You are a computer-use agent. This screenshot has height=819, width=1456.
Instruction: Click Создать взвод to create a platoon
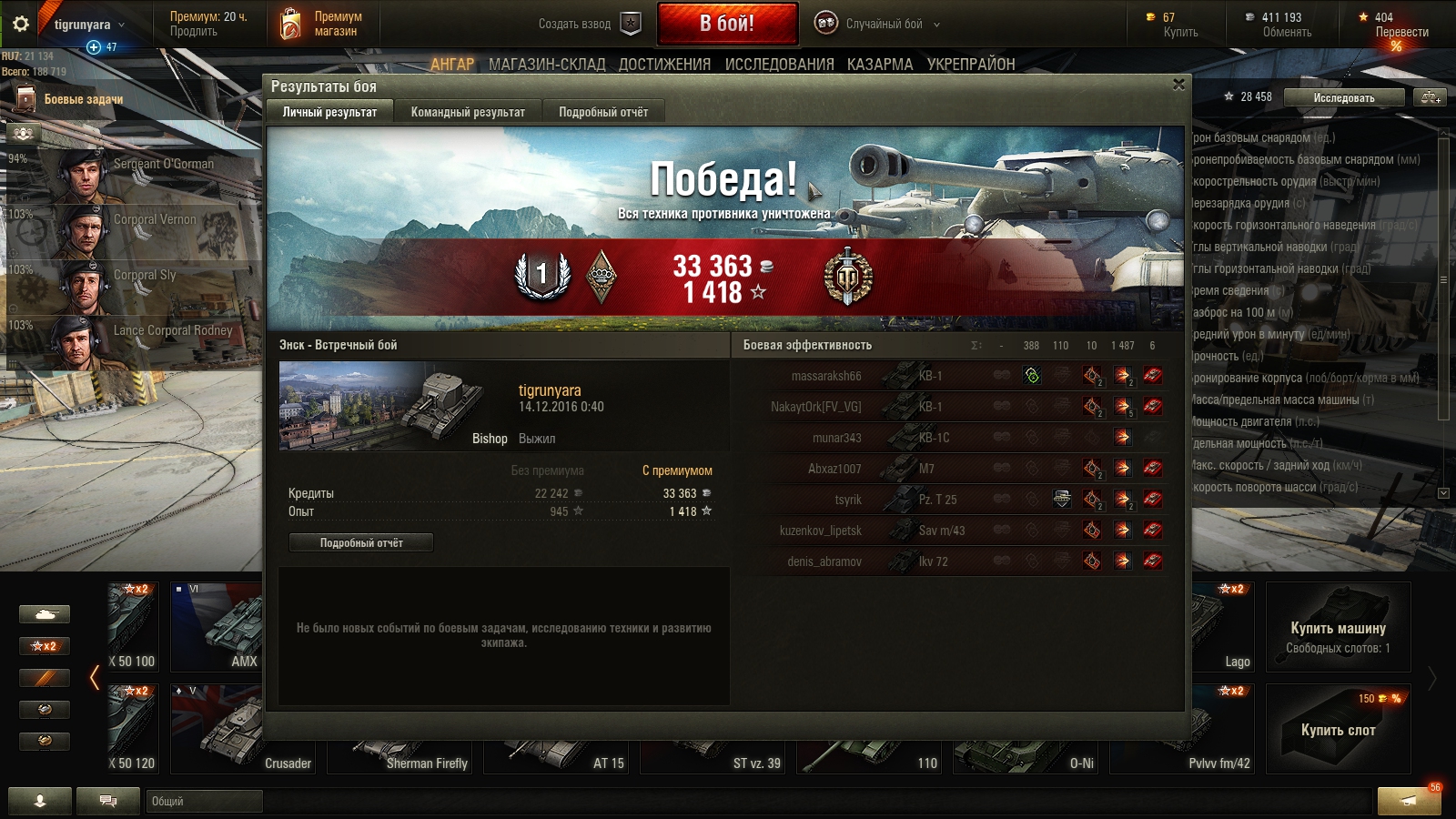(589, 25)
